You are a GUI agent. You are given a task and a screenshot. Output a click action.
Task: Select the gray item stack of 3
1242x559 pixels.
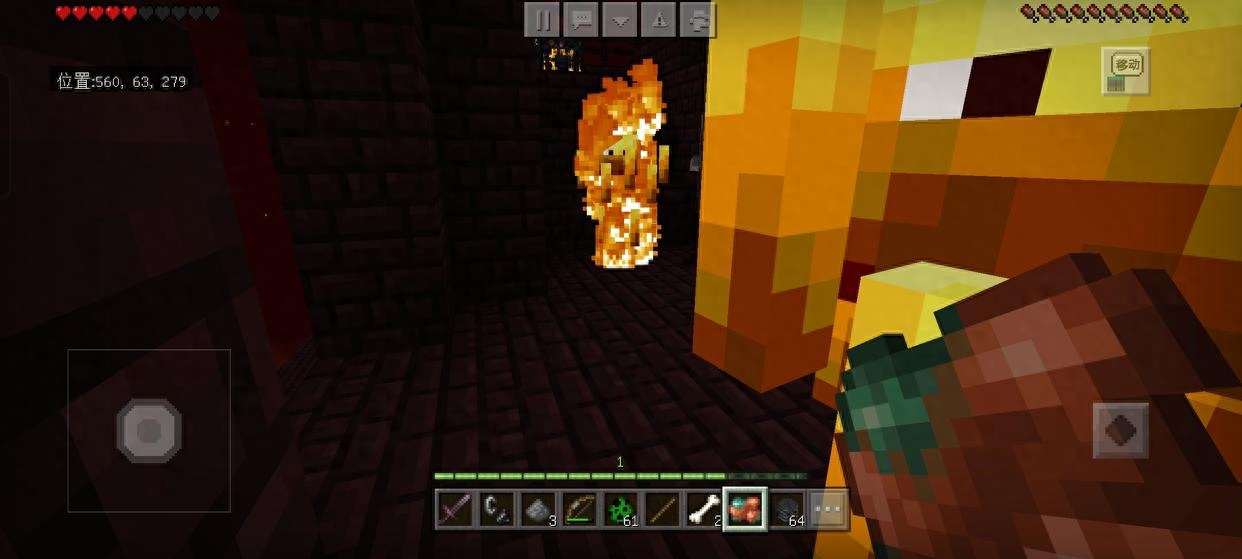click(537, 509)
